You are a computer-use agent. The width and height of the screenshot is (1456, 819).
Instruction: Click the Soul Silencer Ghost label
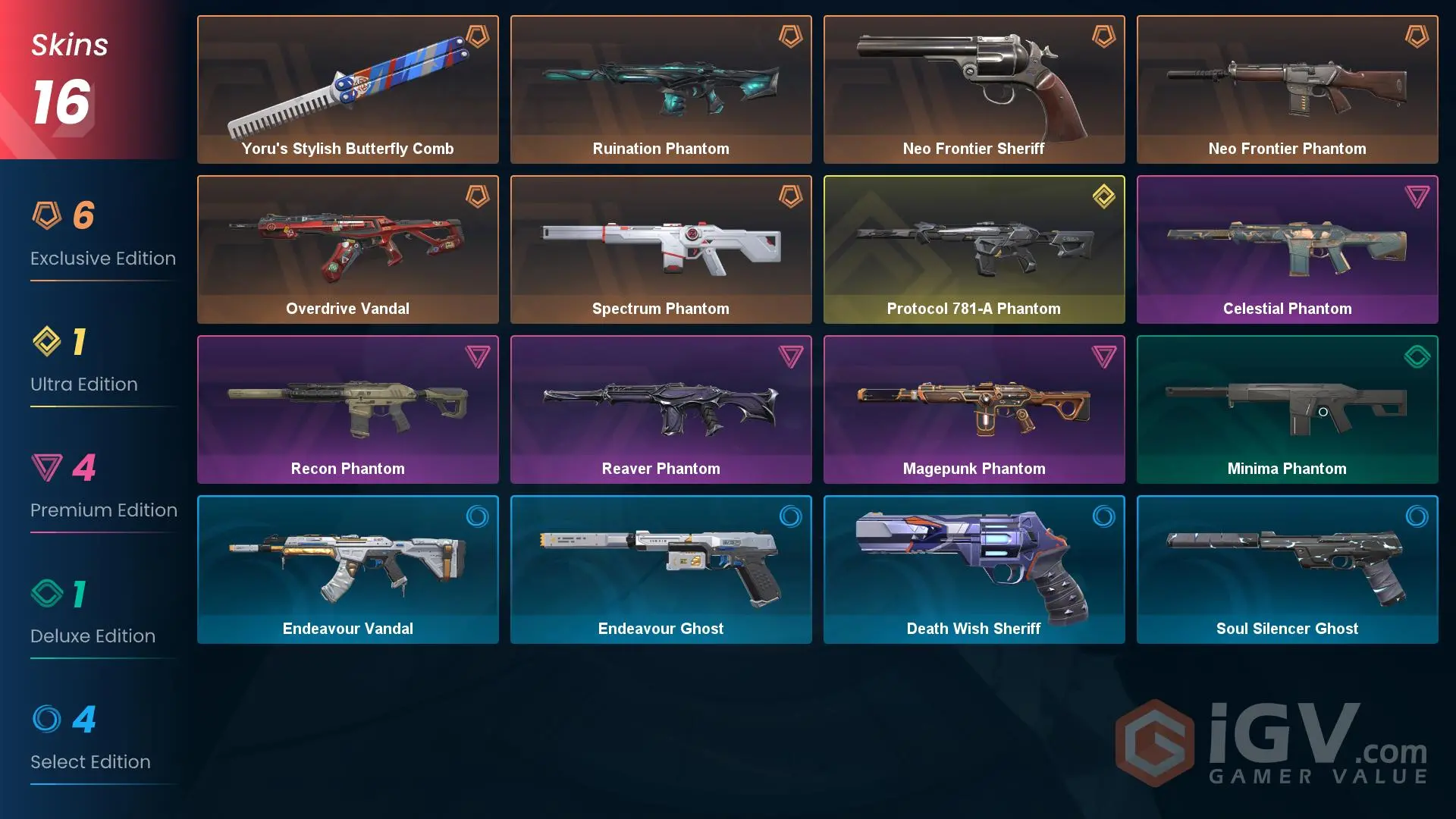[x=1287, y=629]
